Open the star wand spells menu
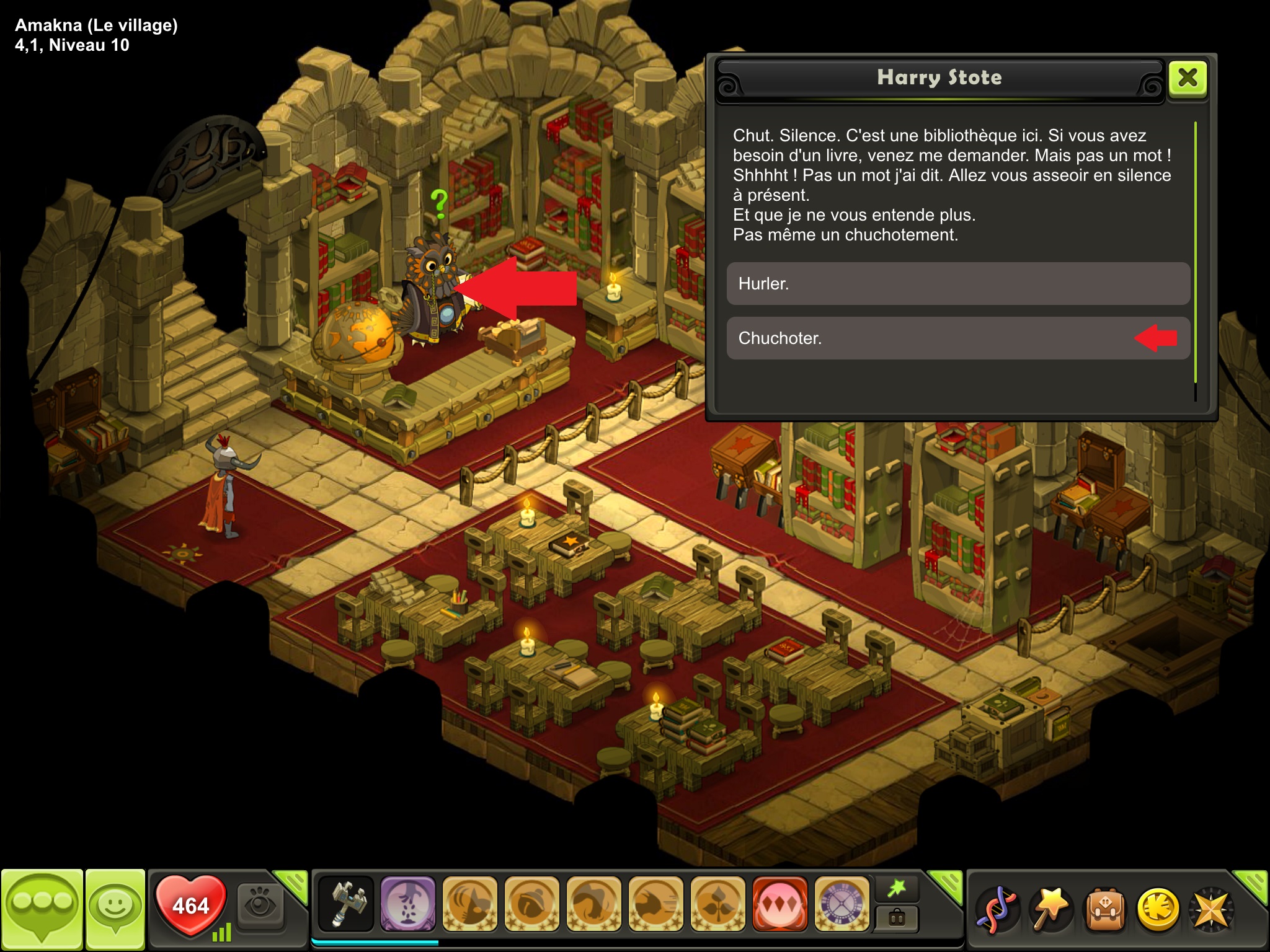The image size is (1270, 952). (x=1050, y=909)
